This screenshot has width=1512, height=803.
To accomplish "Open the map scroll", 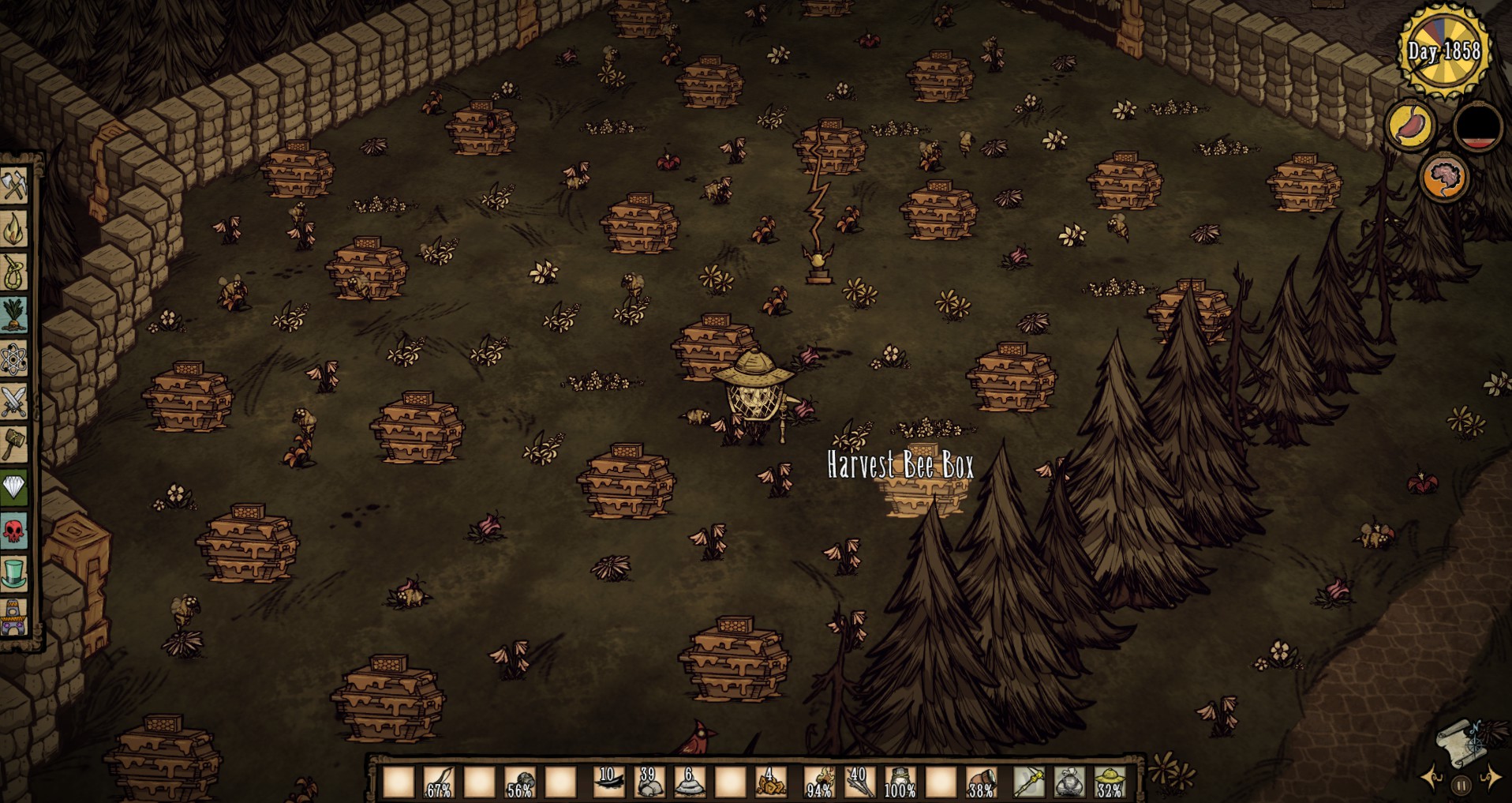I will (1460, 742).
